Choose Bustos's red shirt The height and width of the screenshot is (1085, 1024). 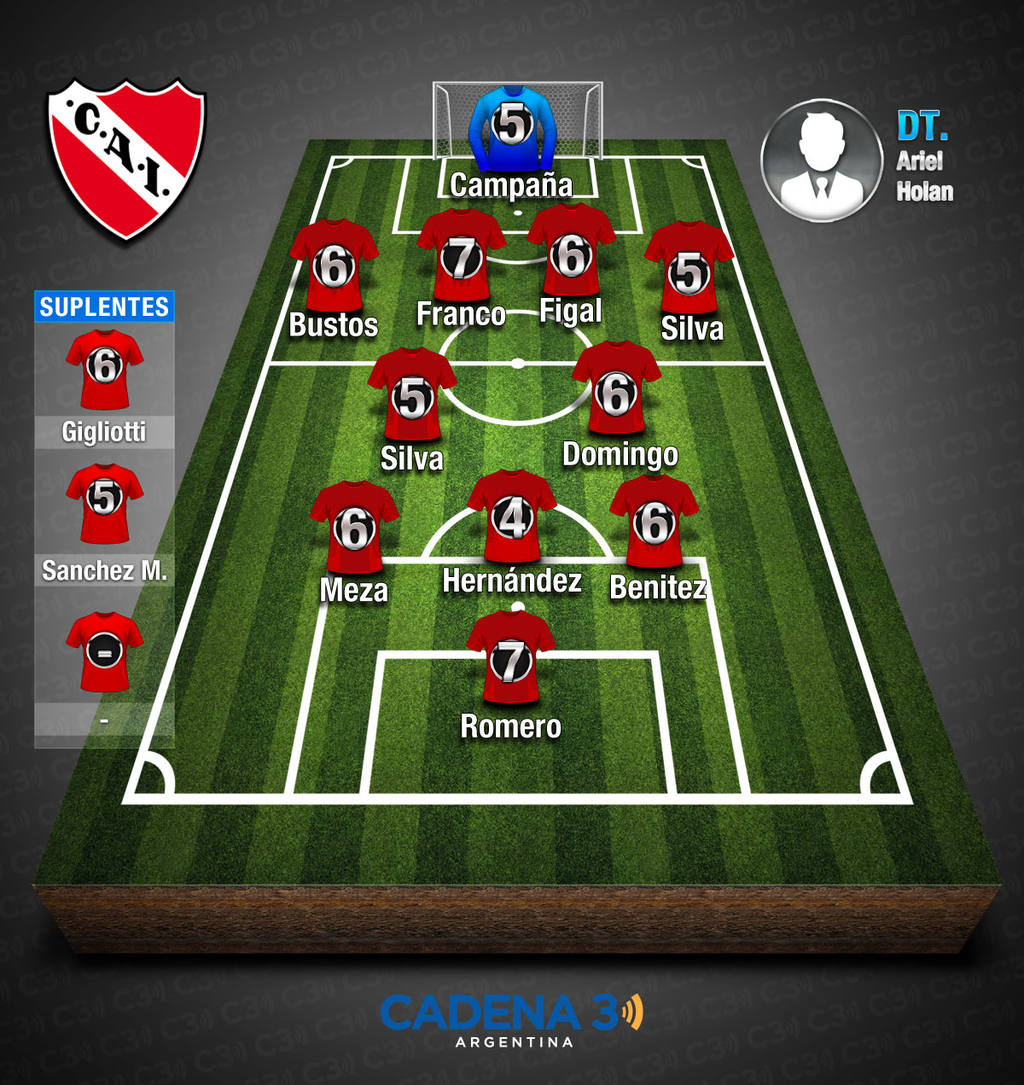tap(334, 265)
